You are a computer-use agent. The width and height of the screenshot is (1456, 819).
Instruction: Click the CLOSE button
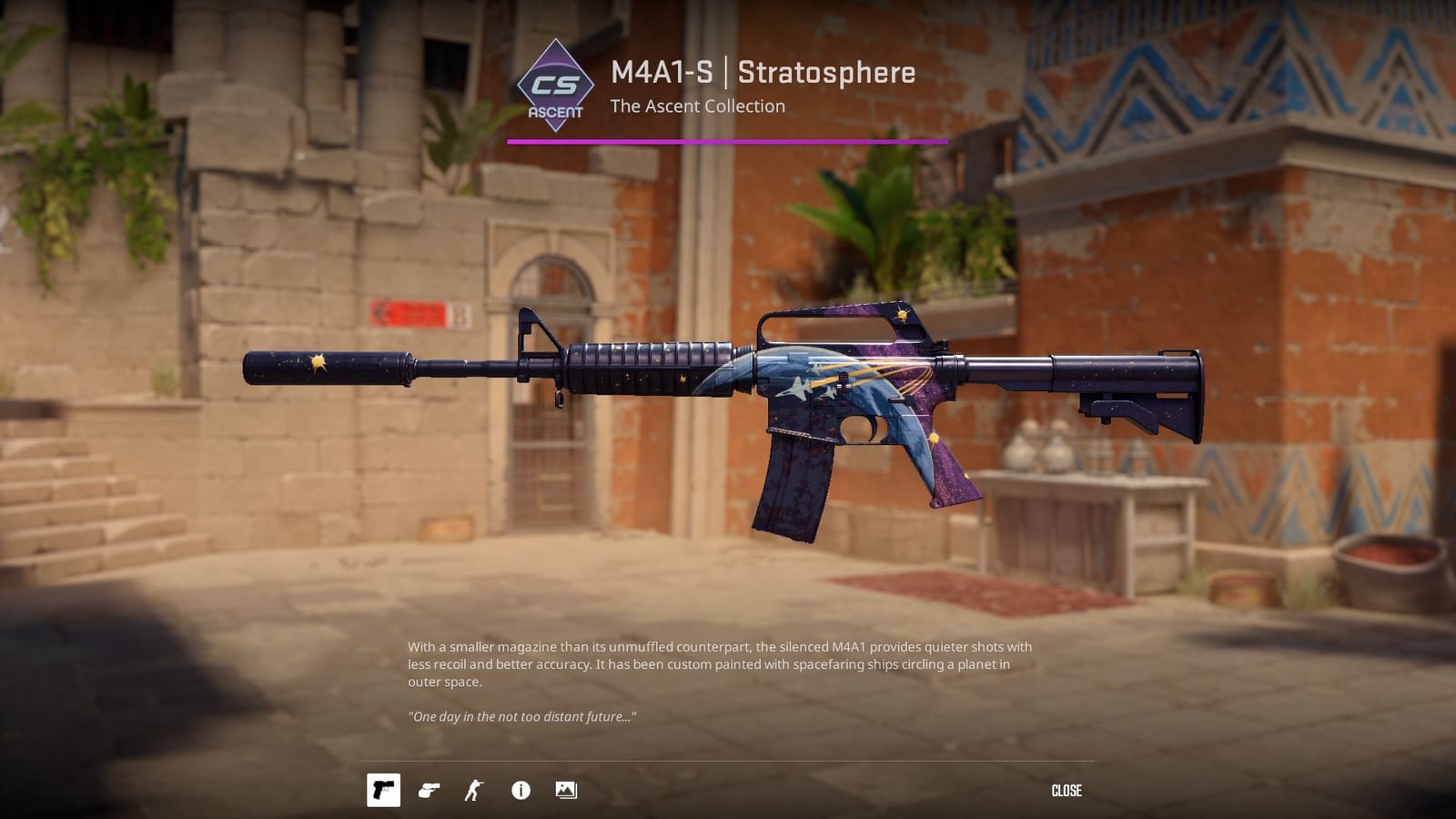click(x=1067, y=791)
